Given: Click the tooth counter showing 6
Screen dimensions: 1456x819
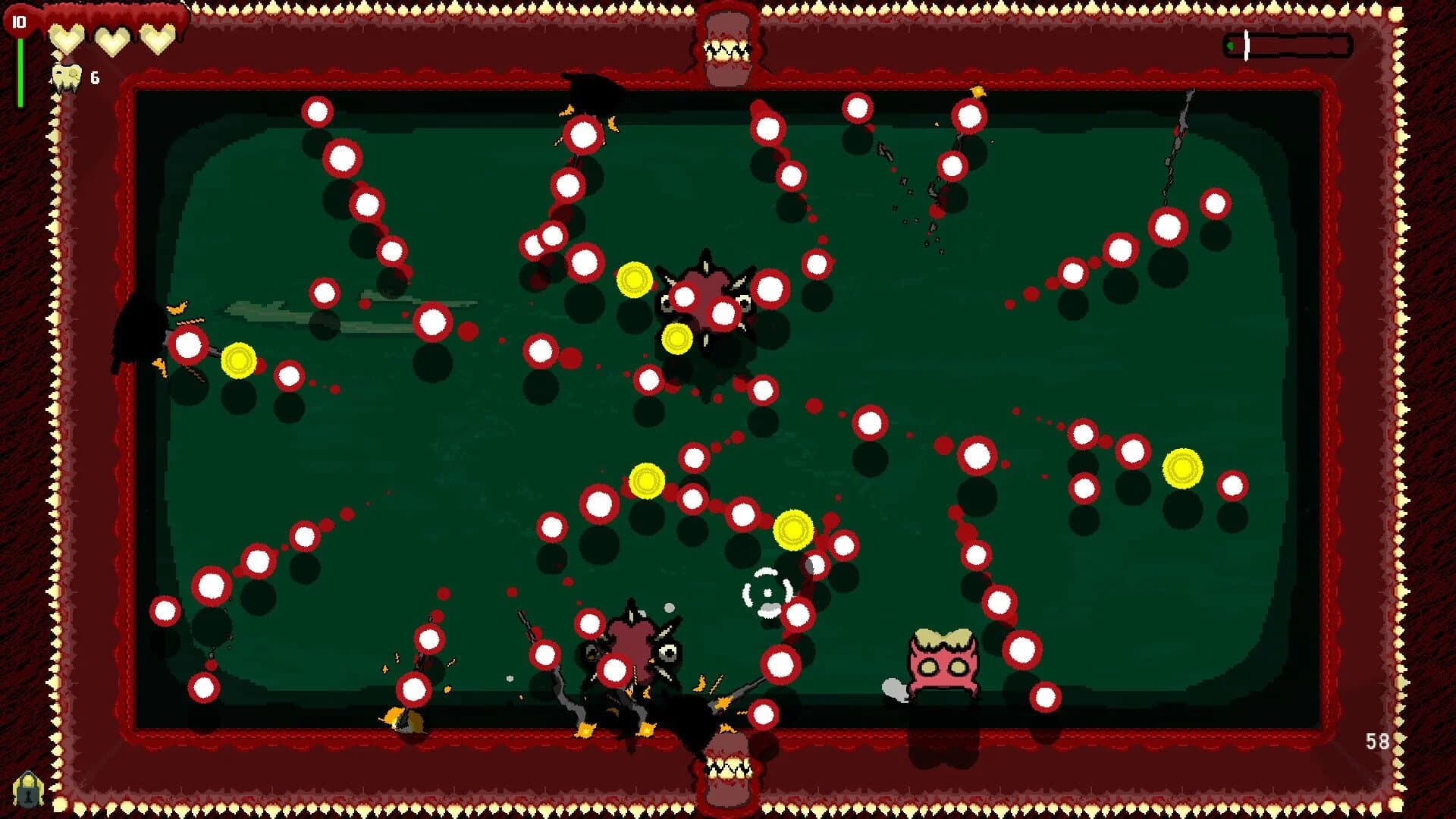Looking at the screenshot, I should tap(82, 76).
